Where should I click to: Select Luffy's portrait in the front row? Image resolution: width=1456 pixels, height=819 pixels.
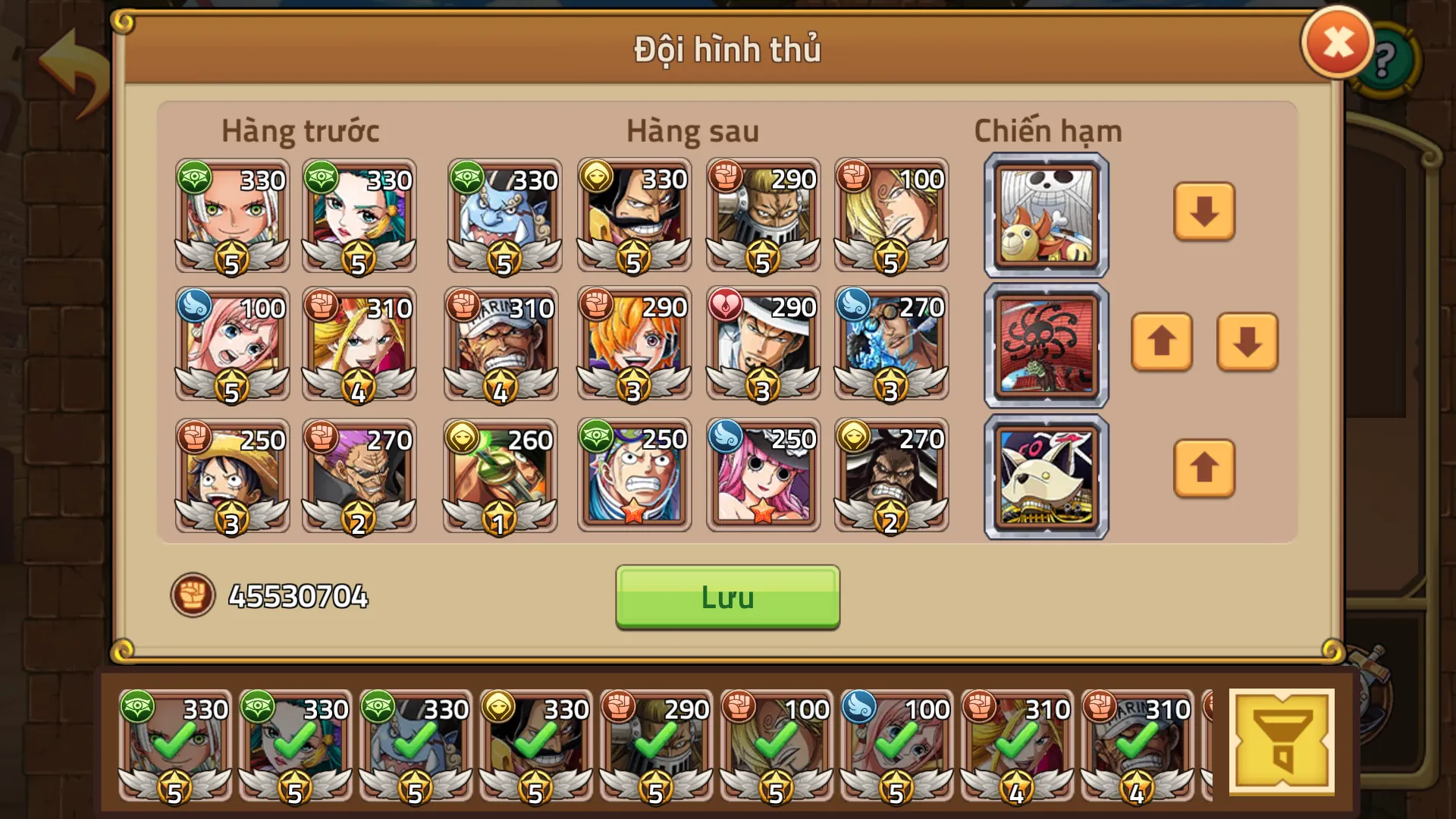pyautogui.click(x=231, y=474)
